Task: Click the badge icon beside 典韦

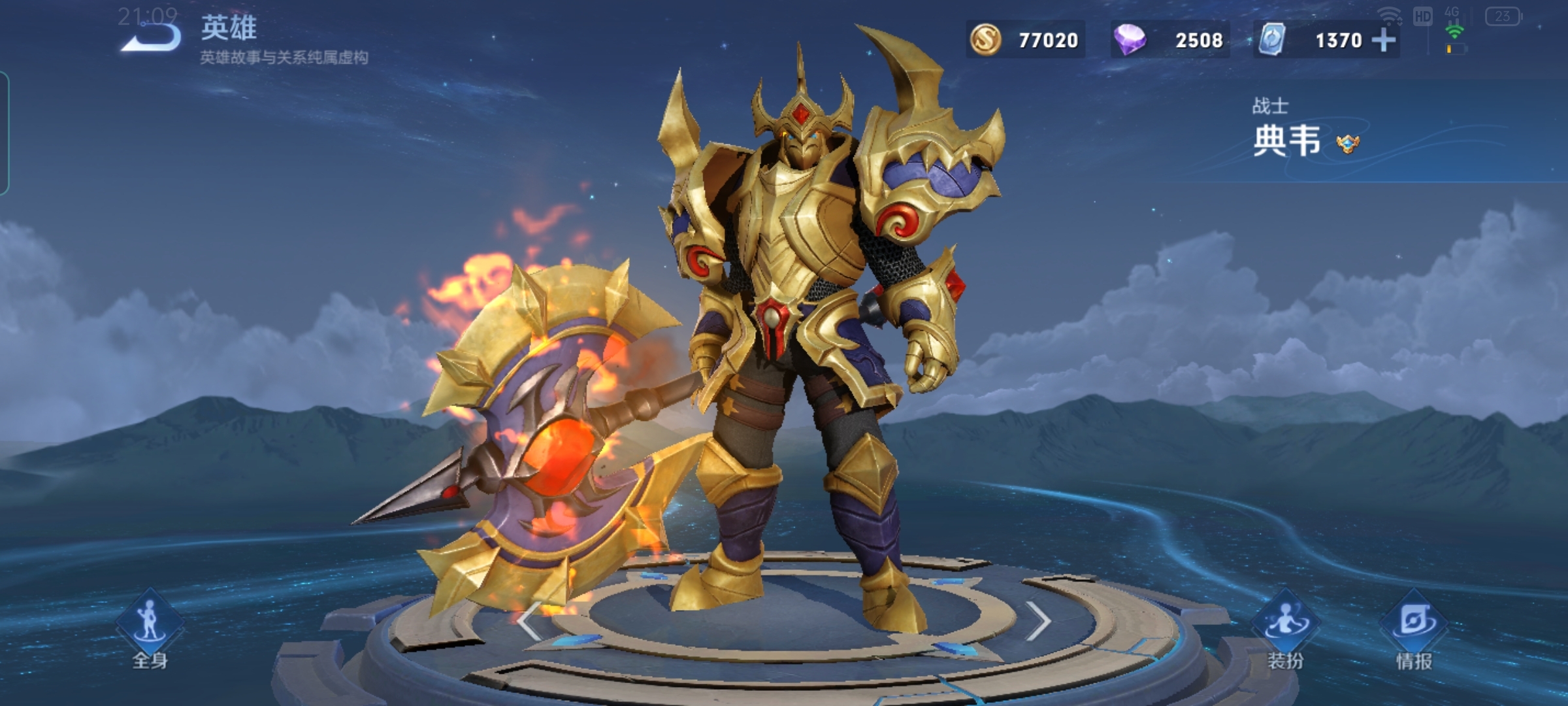Action: (1347, 143)
